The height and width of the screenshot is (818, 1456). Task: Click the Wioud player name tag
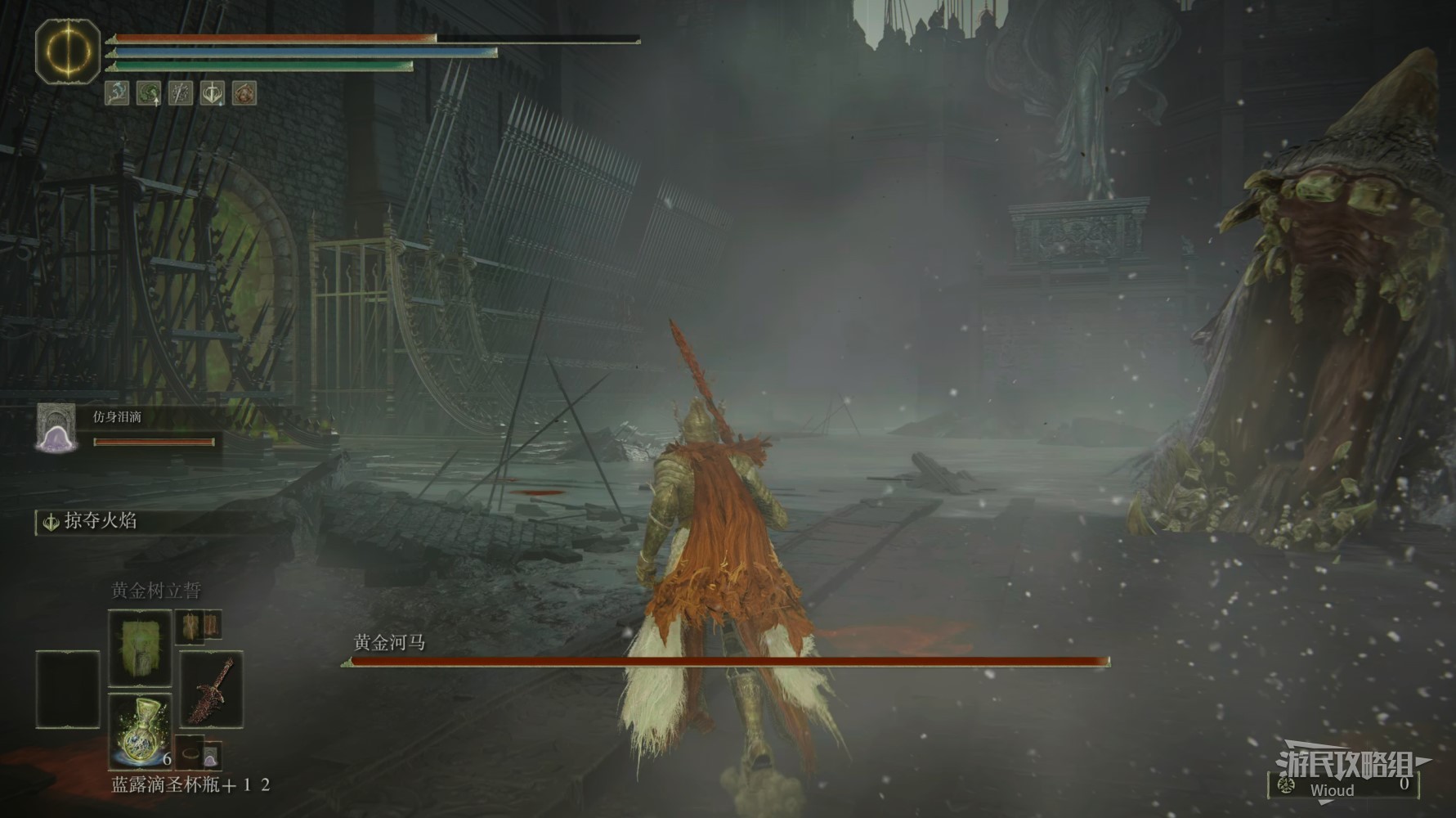click(1332, 790)
